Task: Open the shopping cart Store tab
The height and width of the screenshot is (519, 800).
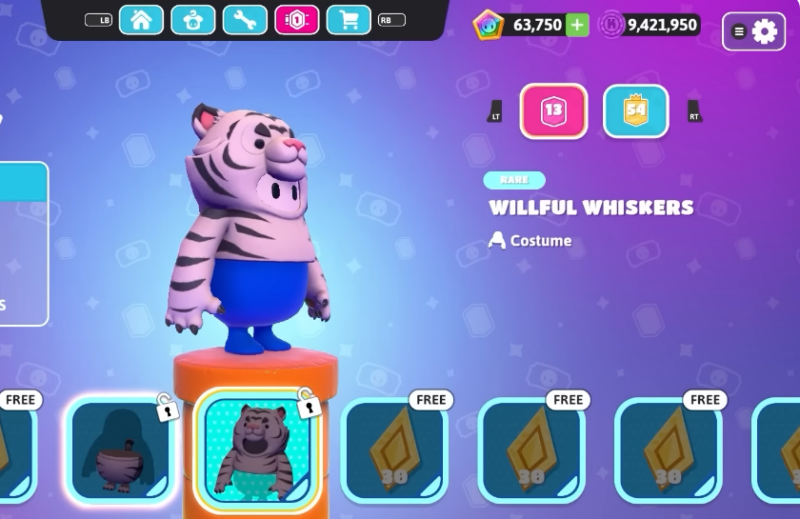Action: click(349, 20)
